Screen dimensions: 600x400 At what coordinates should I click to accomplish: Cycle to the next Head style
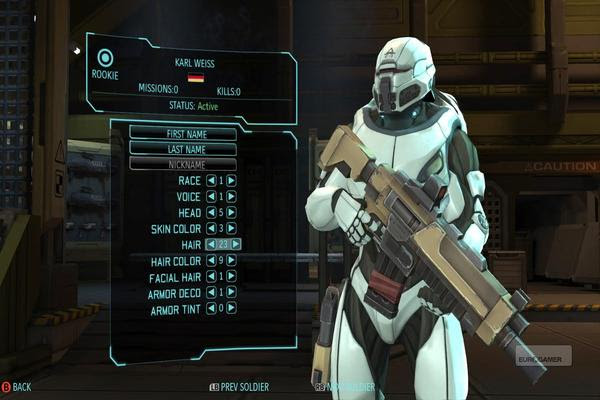(232, 212)
